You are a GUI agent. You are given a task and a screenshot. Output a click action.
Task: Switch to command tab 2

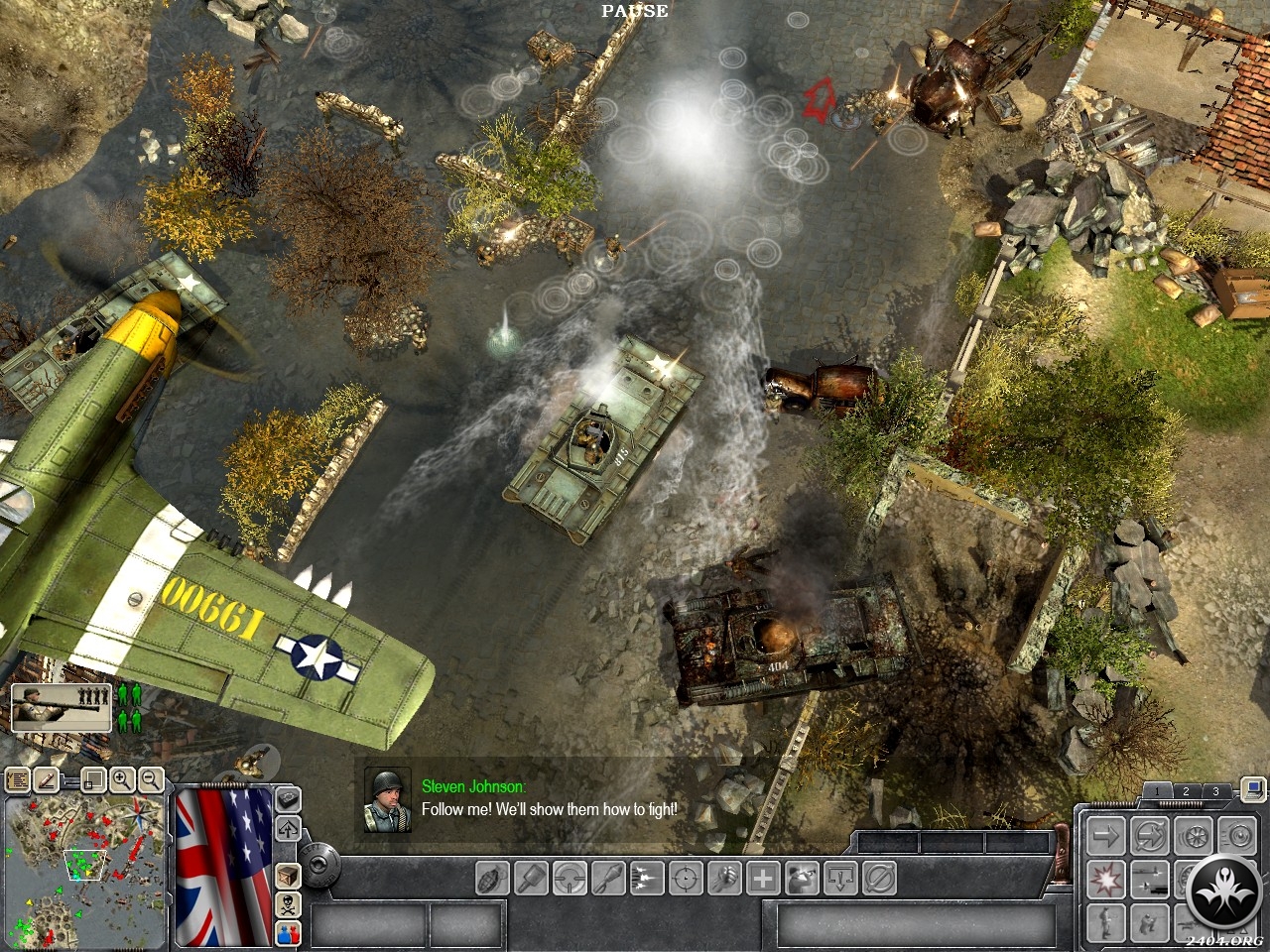coord(1185,791)
